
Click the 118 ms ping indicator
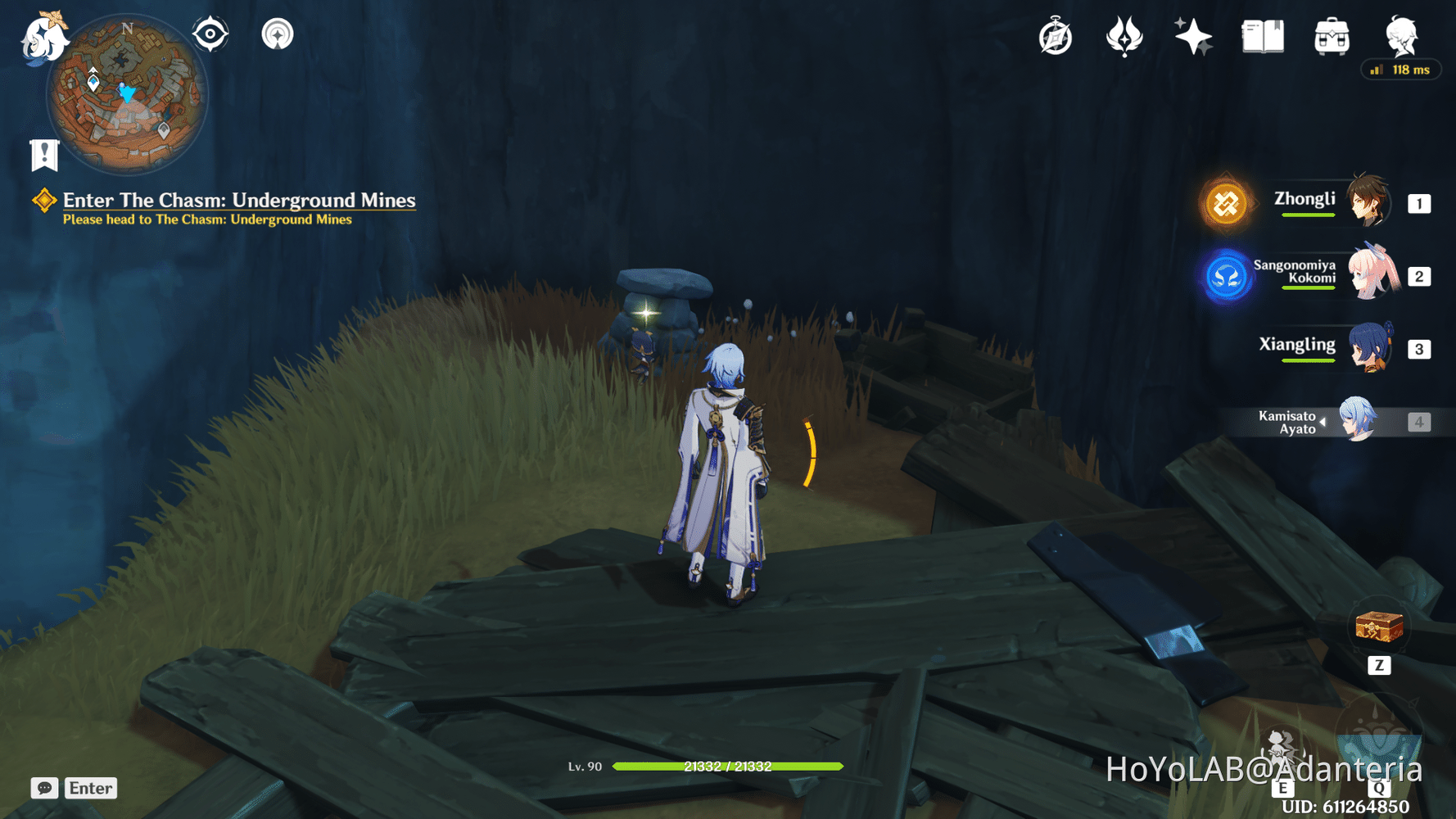(x=1401, y=70)
